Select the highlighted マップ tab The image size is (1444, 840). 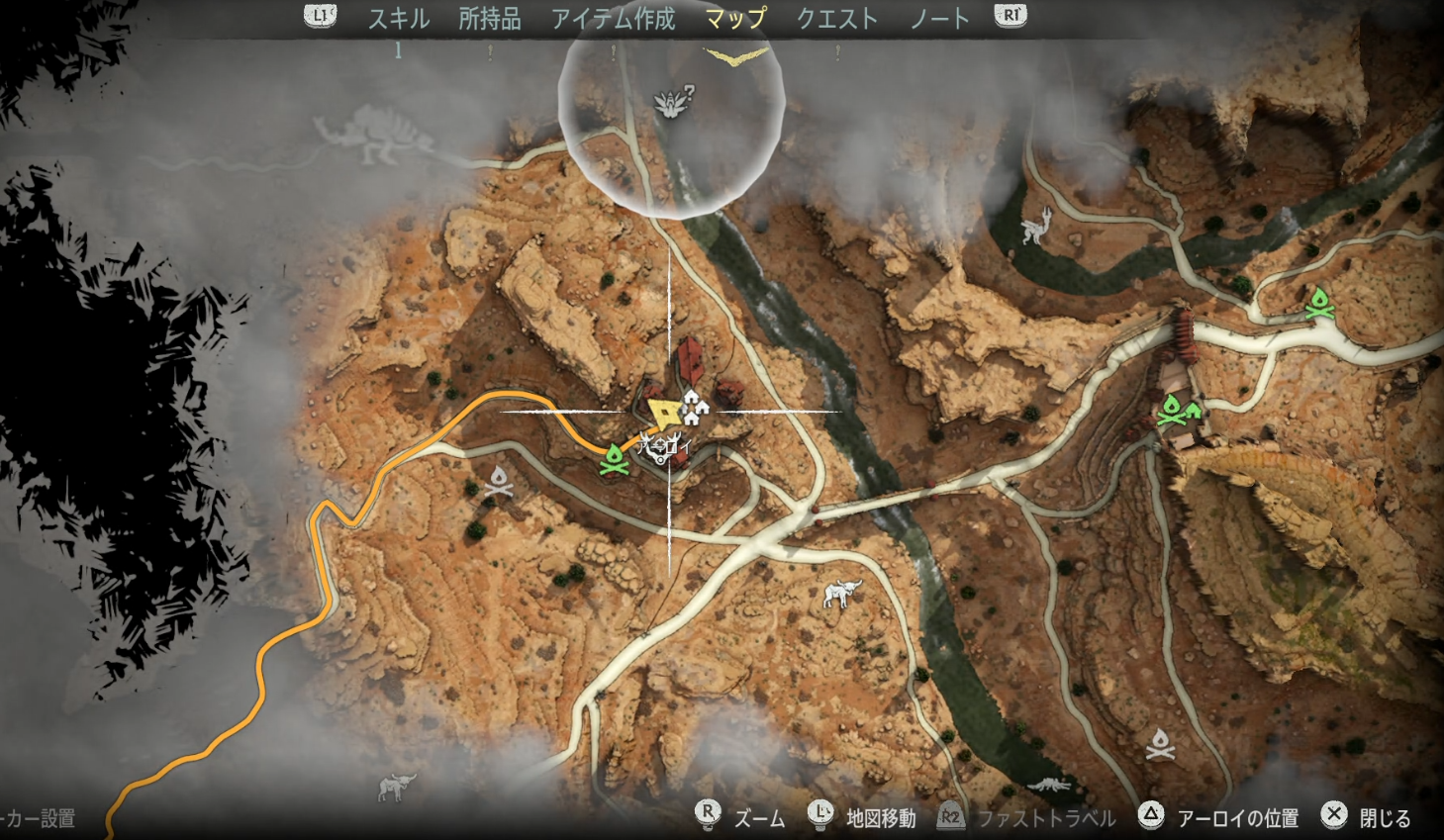pos(735,19)
